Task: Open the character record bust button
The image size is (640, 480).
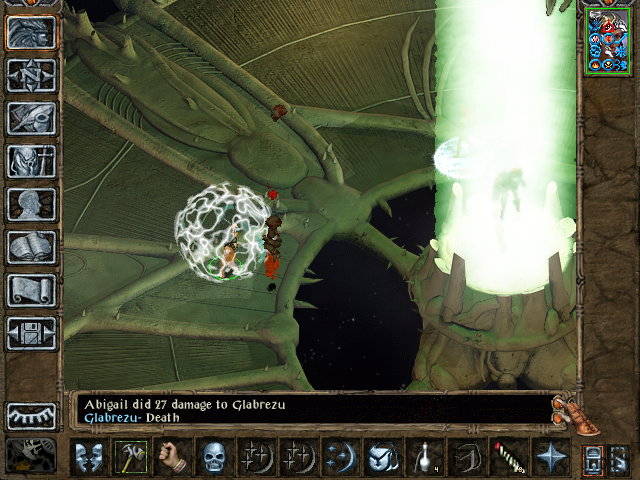Action: pos(31,204)
